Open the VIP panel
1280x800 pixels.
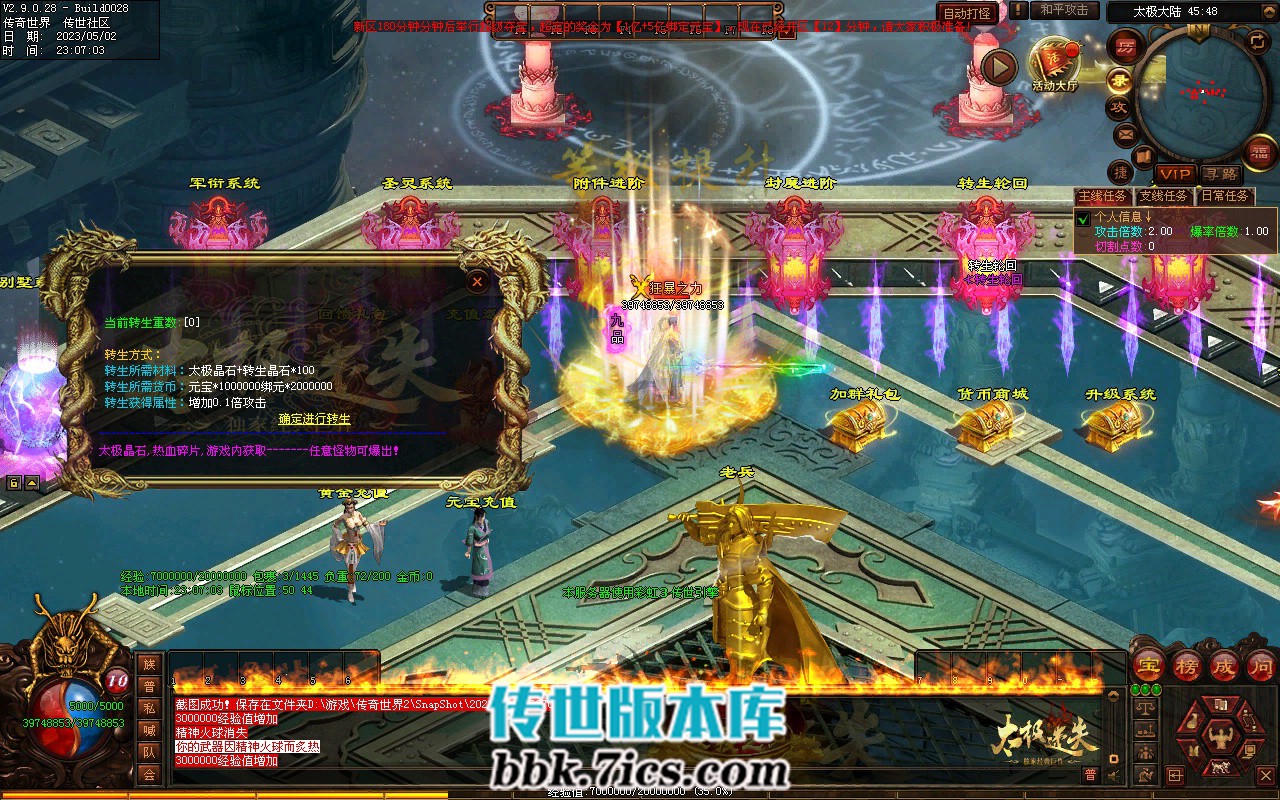click(1176, 174)
